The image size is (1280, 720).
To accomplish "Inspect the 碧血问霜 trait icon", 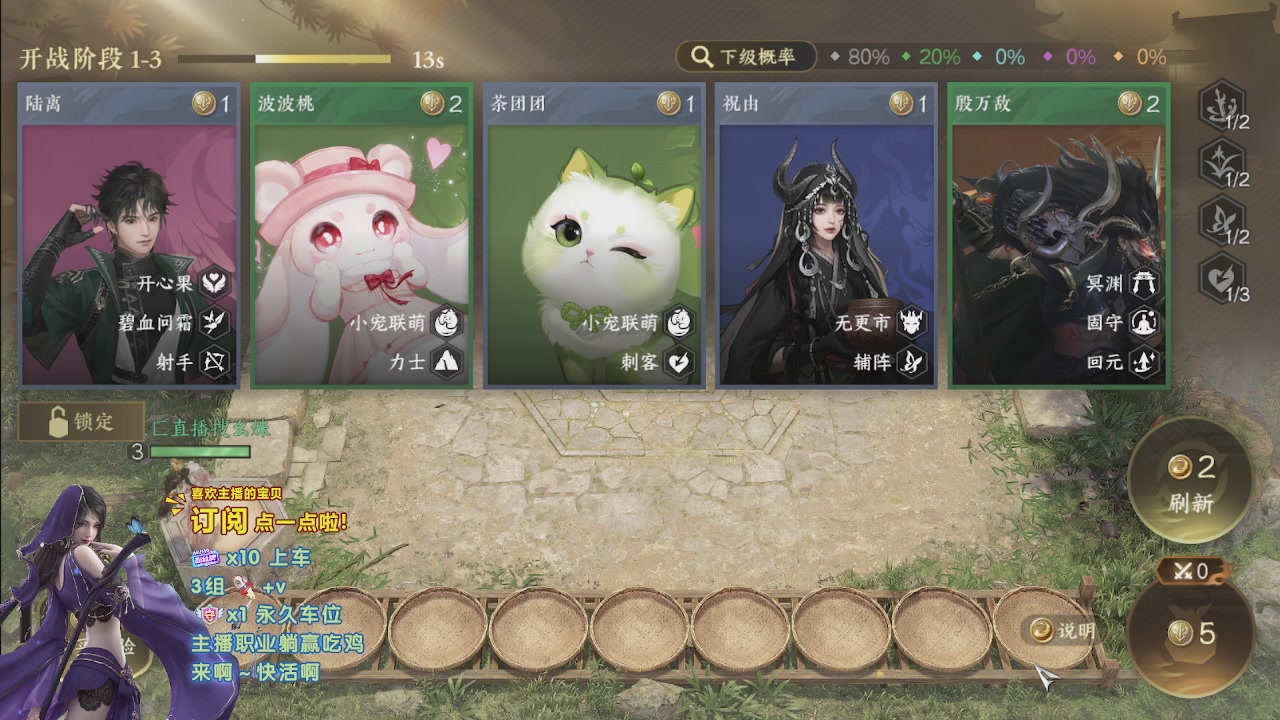I will coord(215,322).
